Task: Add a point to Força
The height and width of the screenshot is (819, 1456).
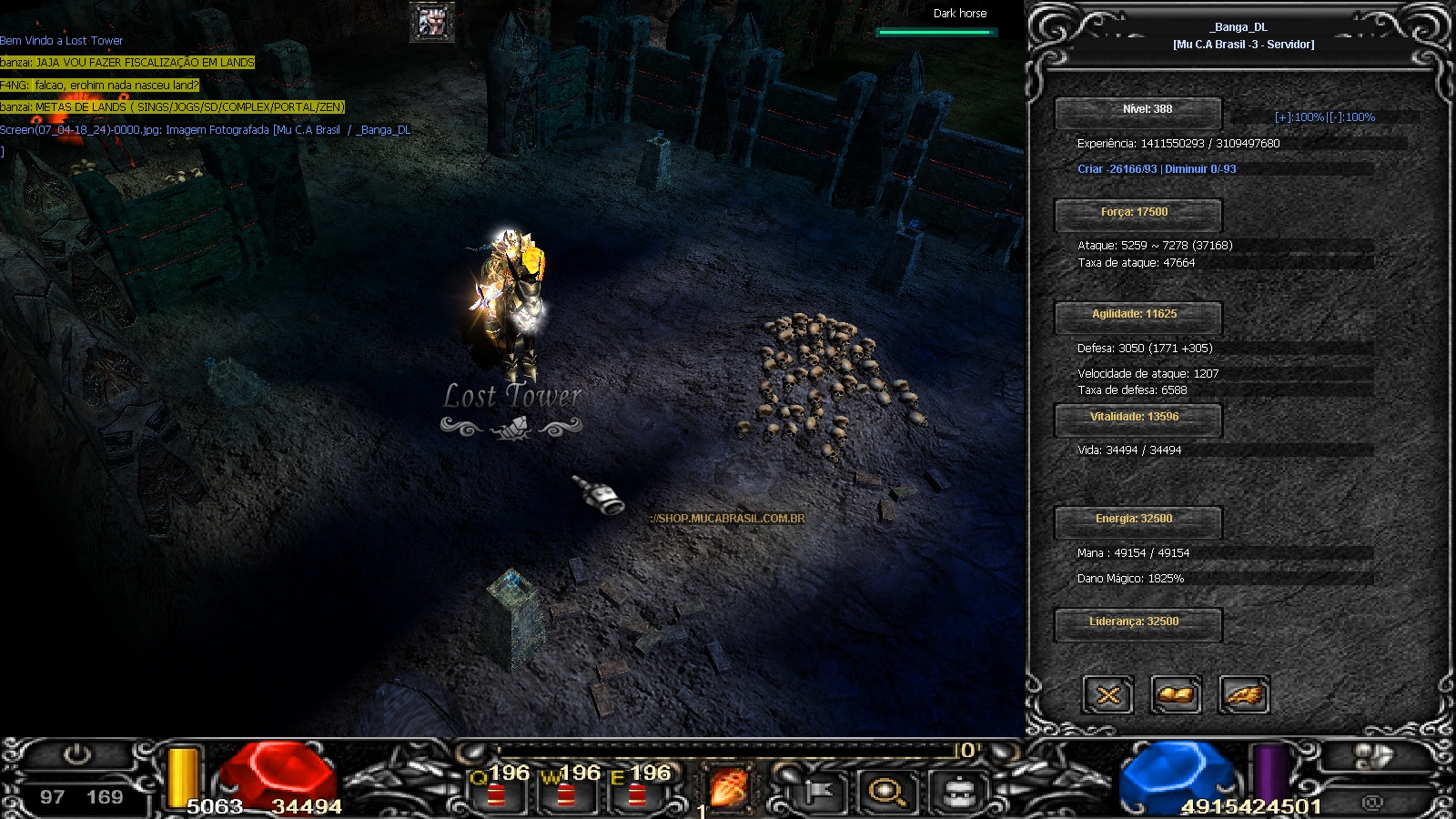Action: click(1137, 214)
